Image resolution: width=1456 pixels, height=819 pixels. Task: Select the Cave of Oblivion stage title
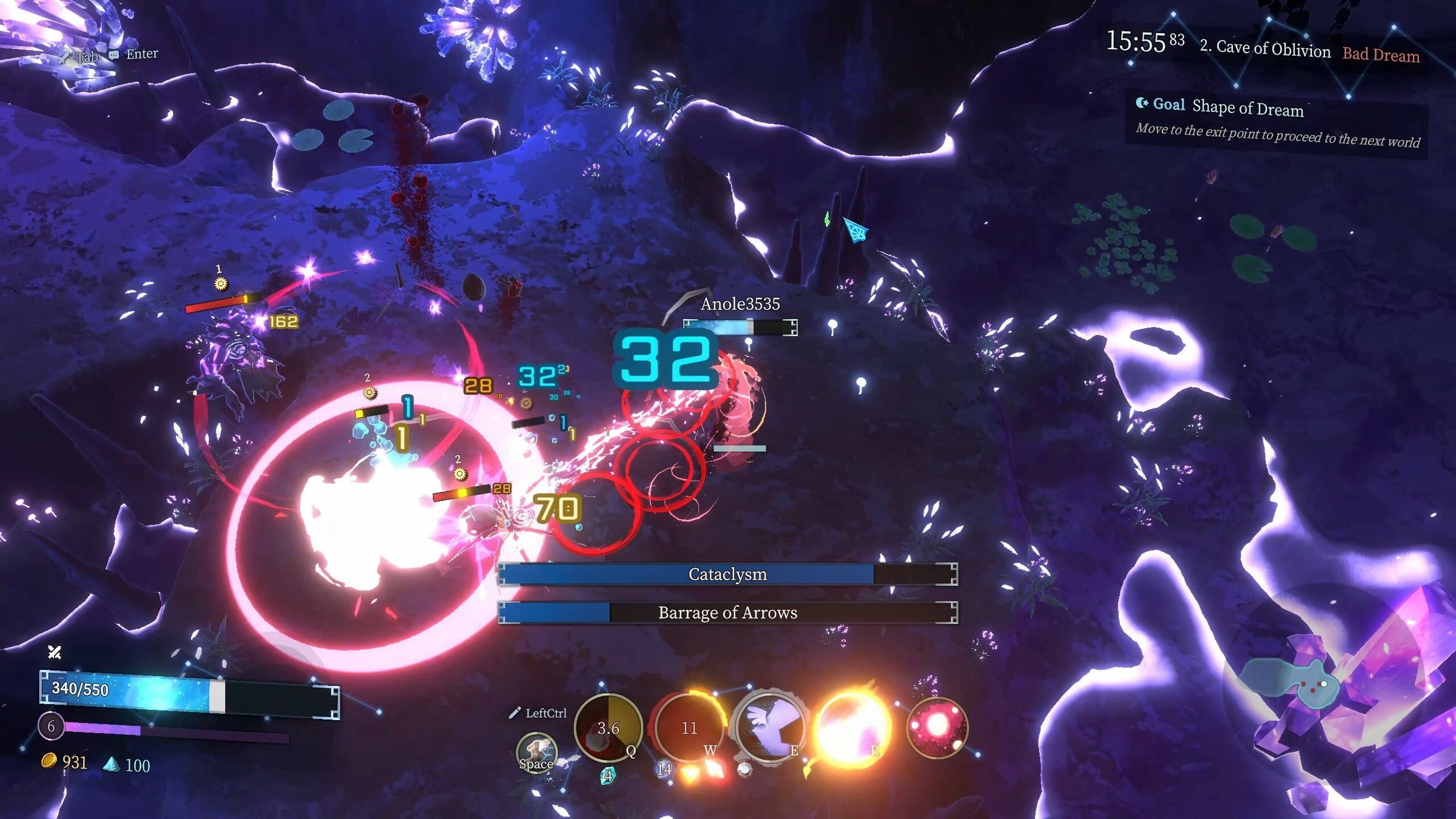[x=1265, y=50]
